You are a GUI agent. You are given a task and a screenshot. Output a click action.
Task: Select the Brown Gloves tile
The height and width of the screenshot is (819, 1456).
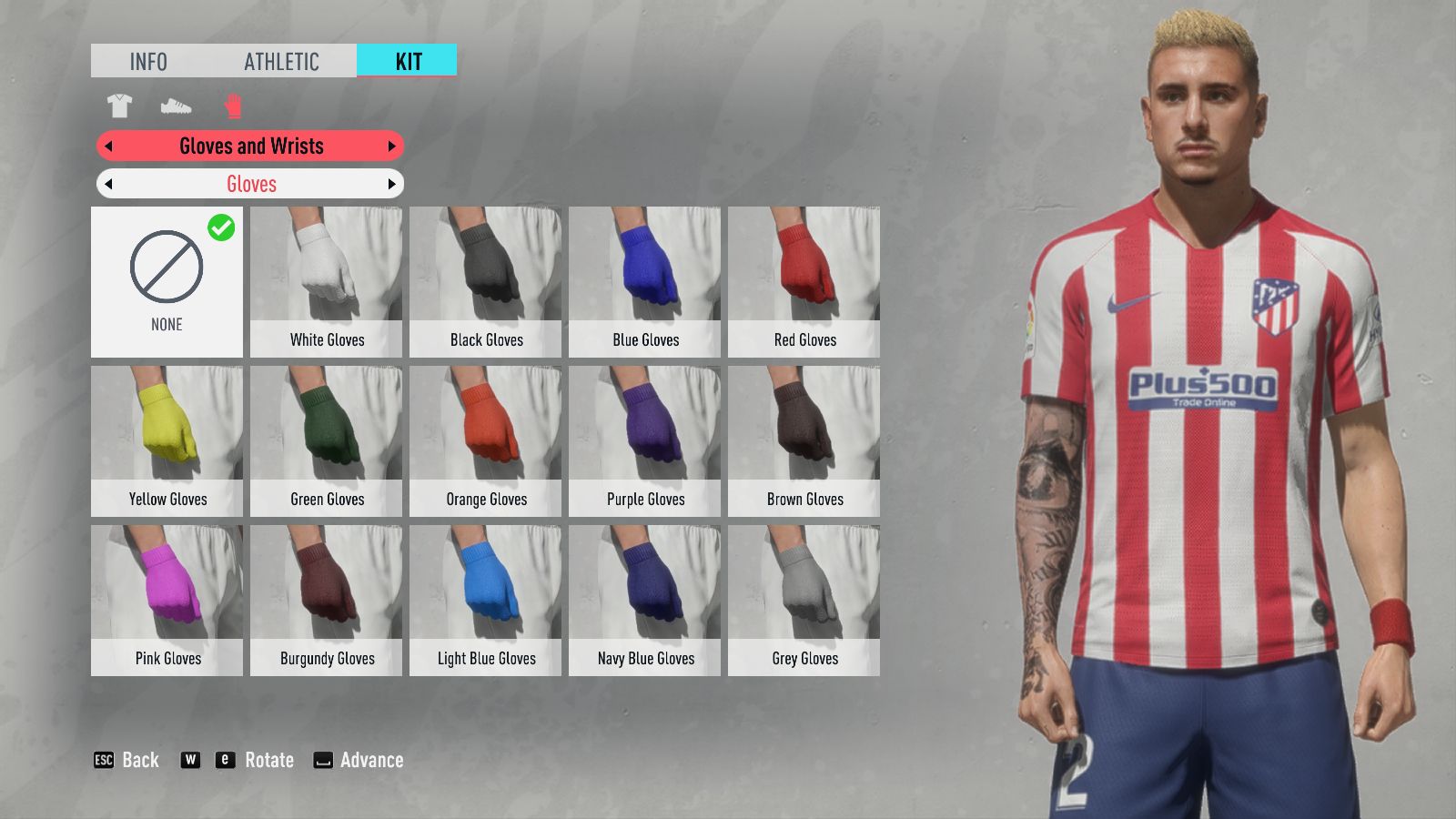tap(804, 441)
